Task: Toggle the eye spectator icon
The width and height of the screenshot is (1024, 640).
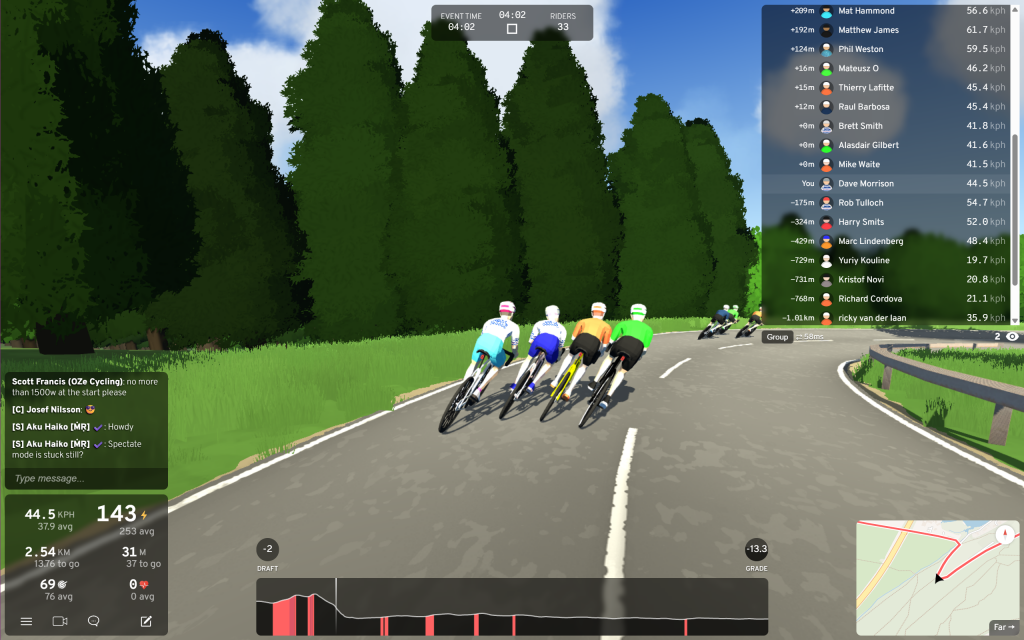Action: (x=1012, y=337)
